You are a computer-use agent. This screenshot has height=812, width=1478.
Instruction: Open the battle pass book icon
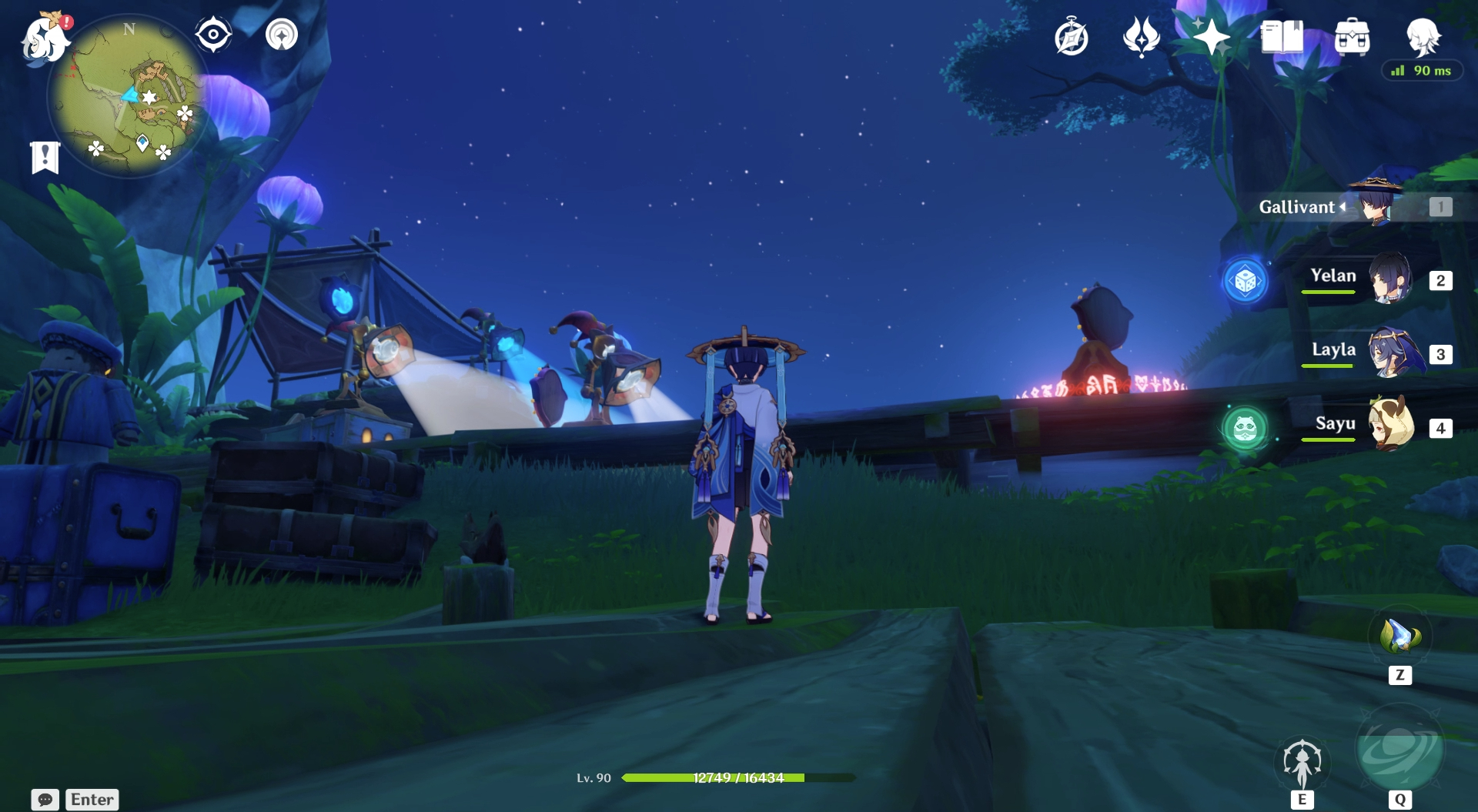1282,37
